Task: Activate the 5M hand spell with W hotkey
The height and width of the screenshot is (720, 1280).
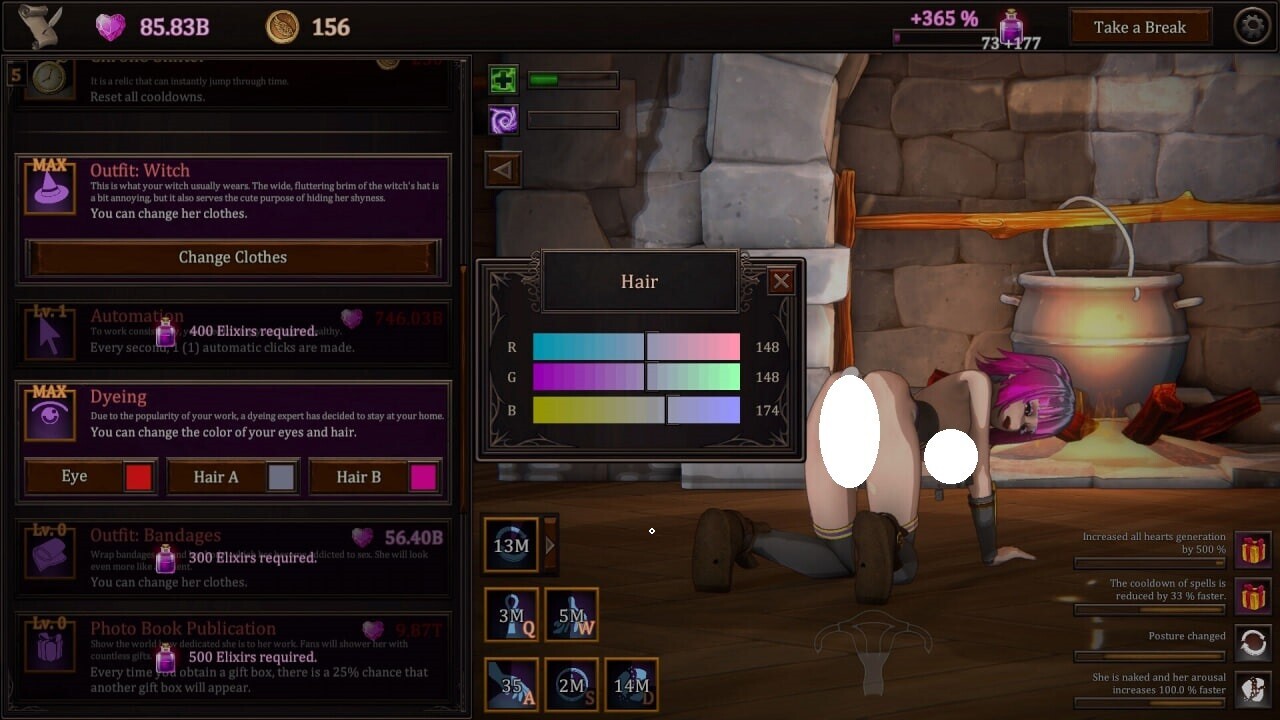Action: tap(572, 614)
